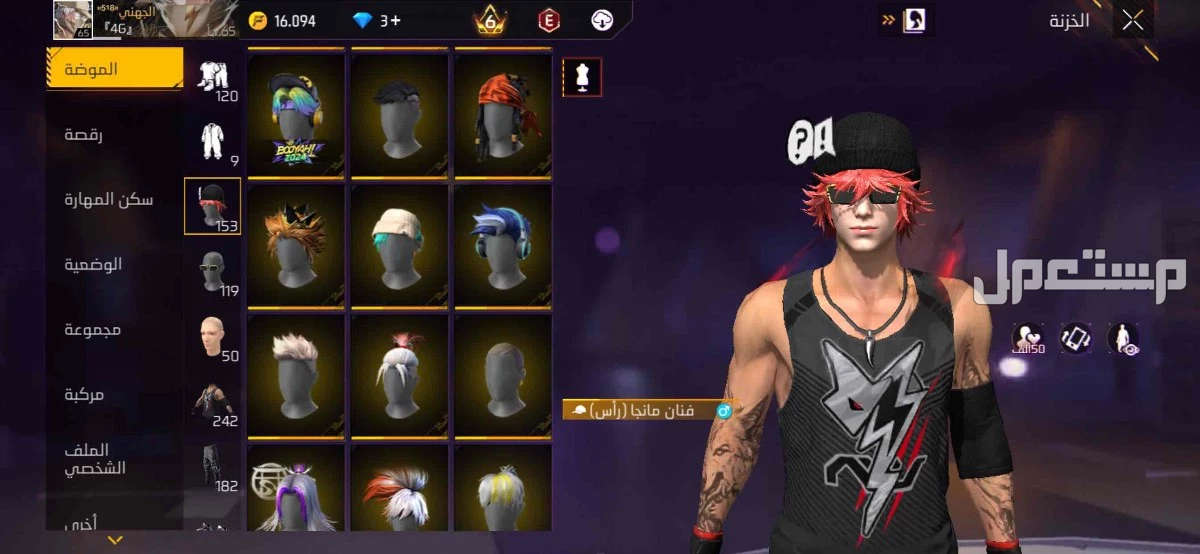The height and width of the screenshot is (554, 1200).
Task: Select the head items subcategory with 153
Action: click(x=212, y=206)
